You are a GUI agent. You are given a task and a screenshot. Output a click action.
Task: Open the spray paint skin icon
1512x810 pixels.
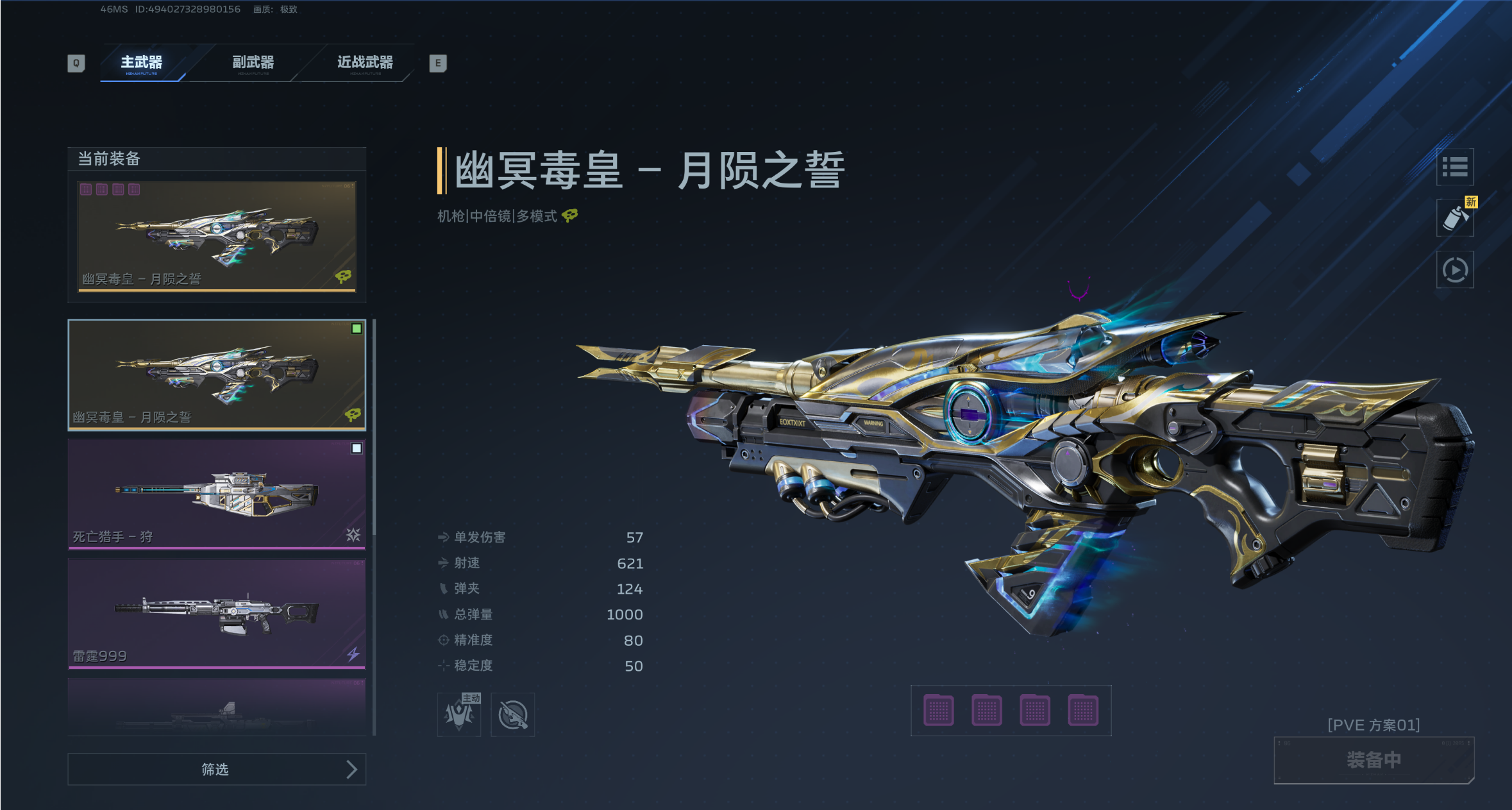tap(1454, 219)
